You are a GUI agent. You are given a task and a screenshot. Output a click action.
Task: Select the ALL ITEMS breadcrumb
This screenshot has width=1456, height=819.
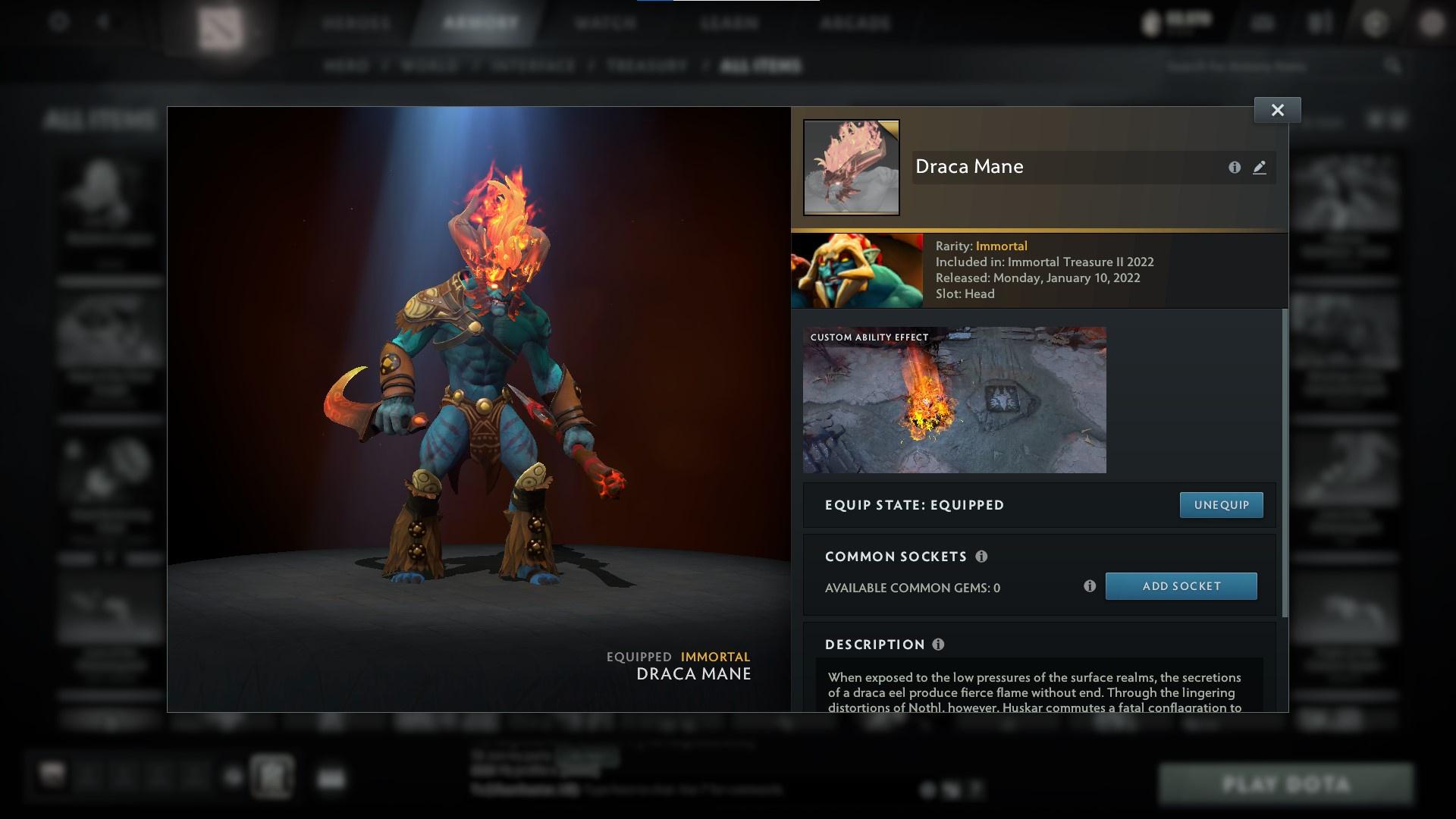(x=761, y=65)
